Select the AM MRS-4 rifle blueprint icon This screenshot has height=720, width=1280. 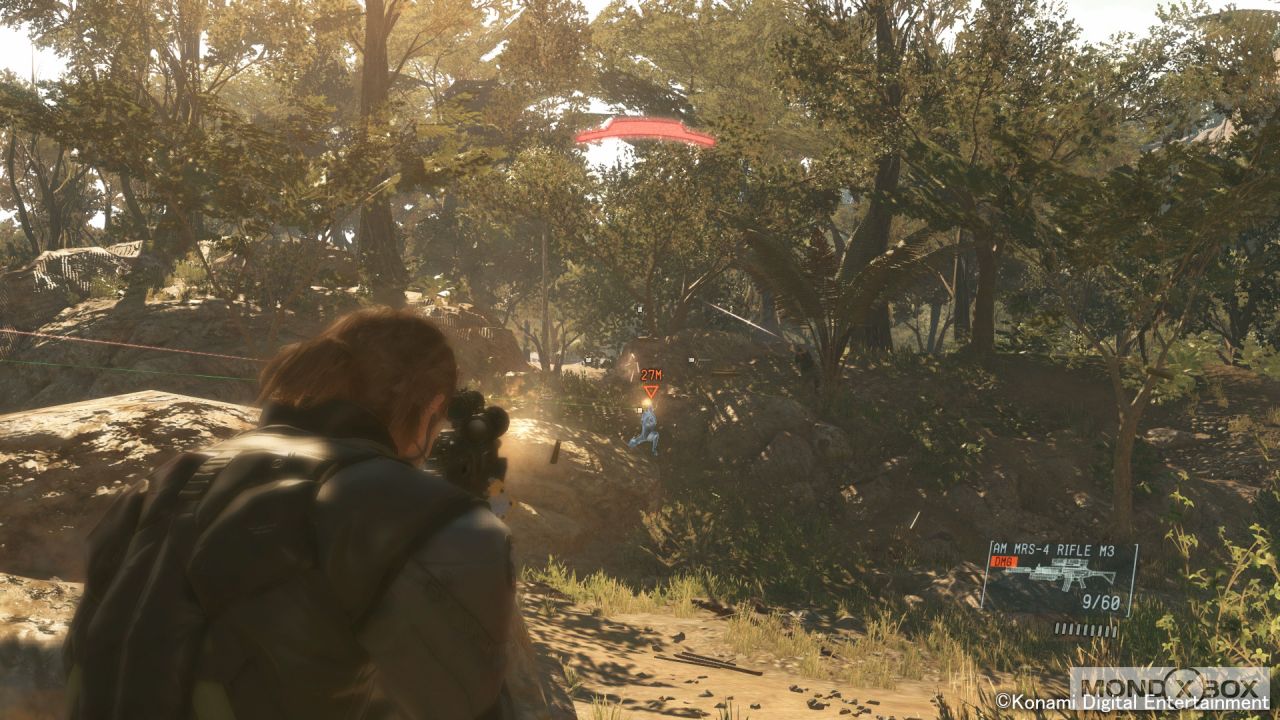[x=1060, y=576]
